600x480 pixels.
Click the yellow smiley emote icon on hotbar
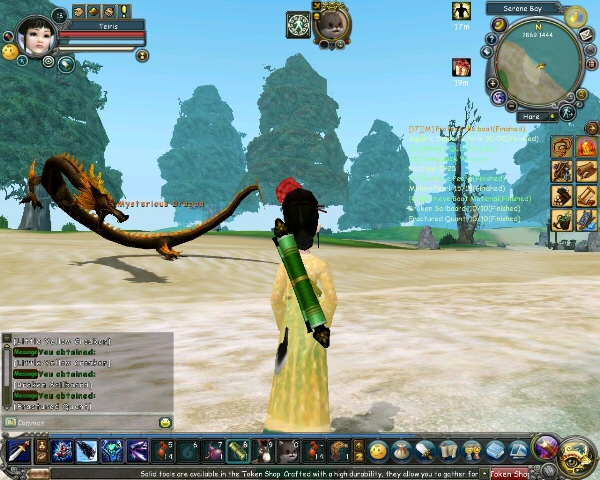click(x=378, y=452)
